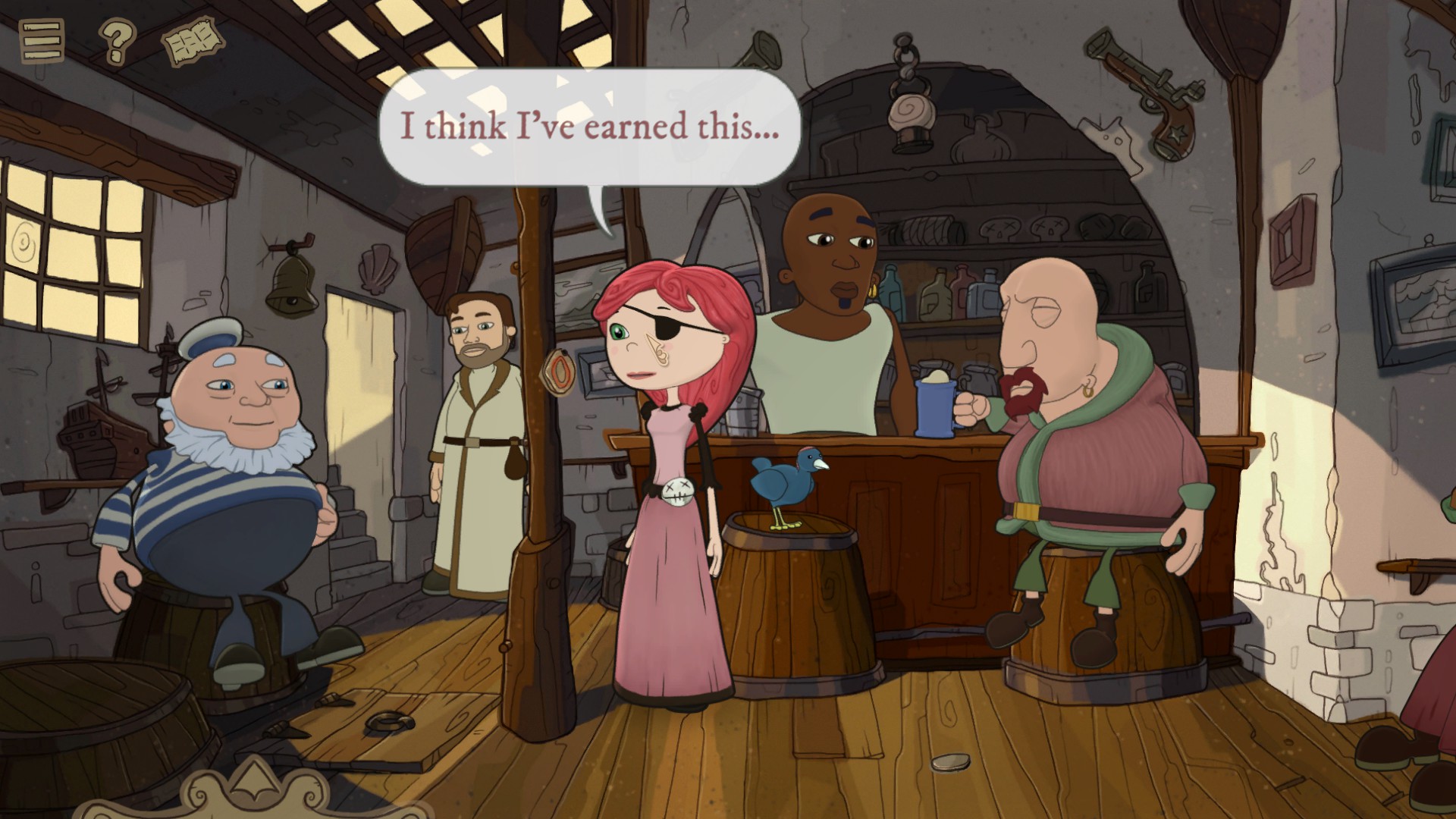Open the hamburger main menu
The image size is (1456, 819).
[x=42, y=40]
